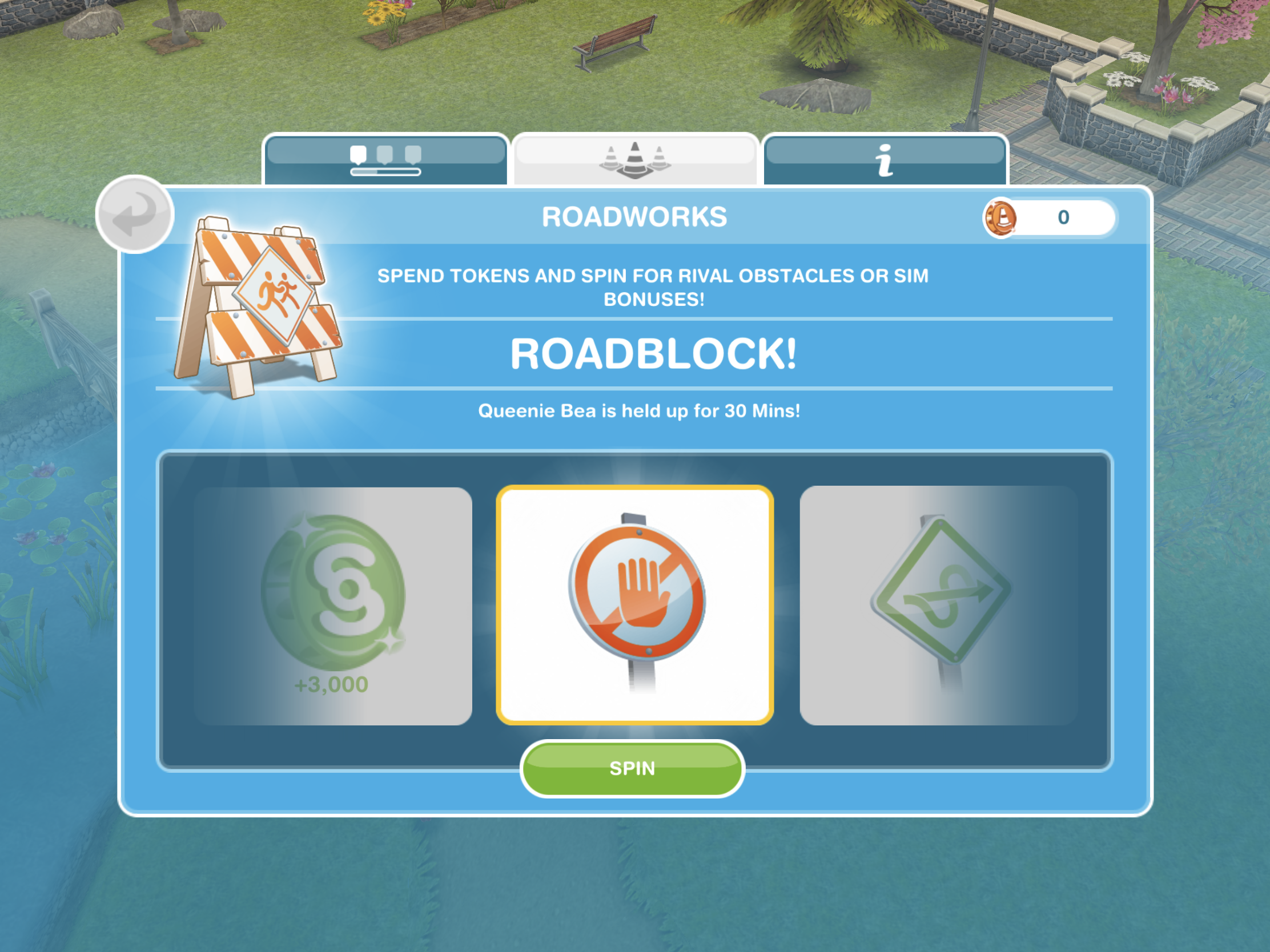Spin the Roadworks wheel

point(632,768)
